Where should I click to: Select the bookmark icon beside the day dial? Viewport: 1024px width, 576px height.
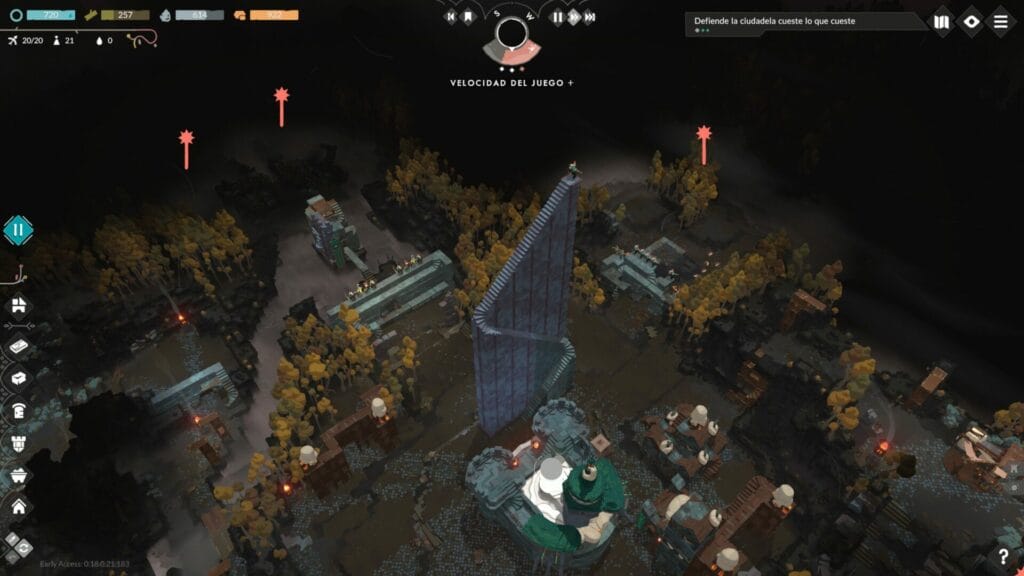467,17
